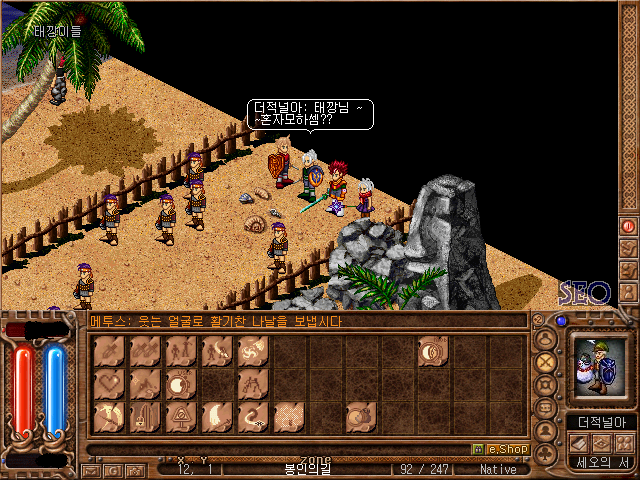This screenshot has height=480, width=640.
Task: Click the character portrait with snowman
Action: pyautogui.click(x=598, y=366)
